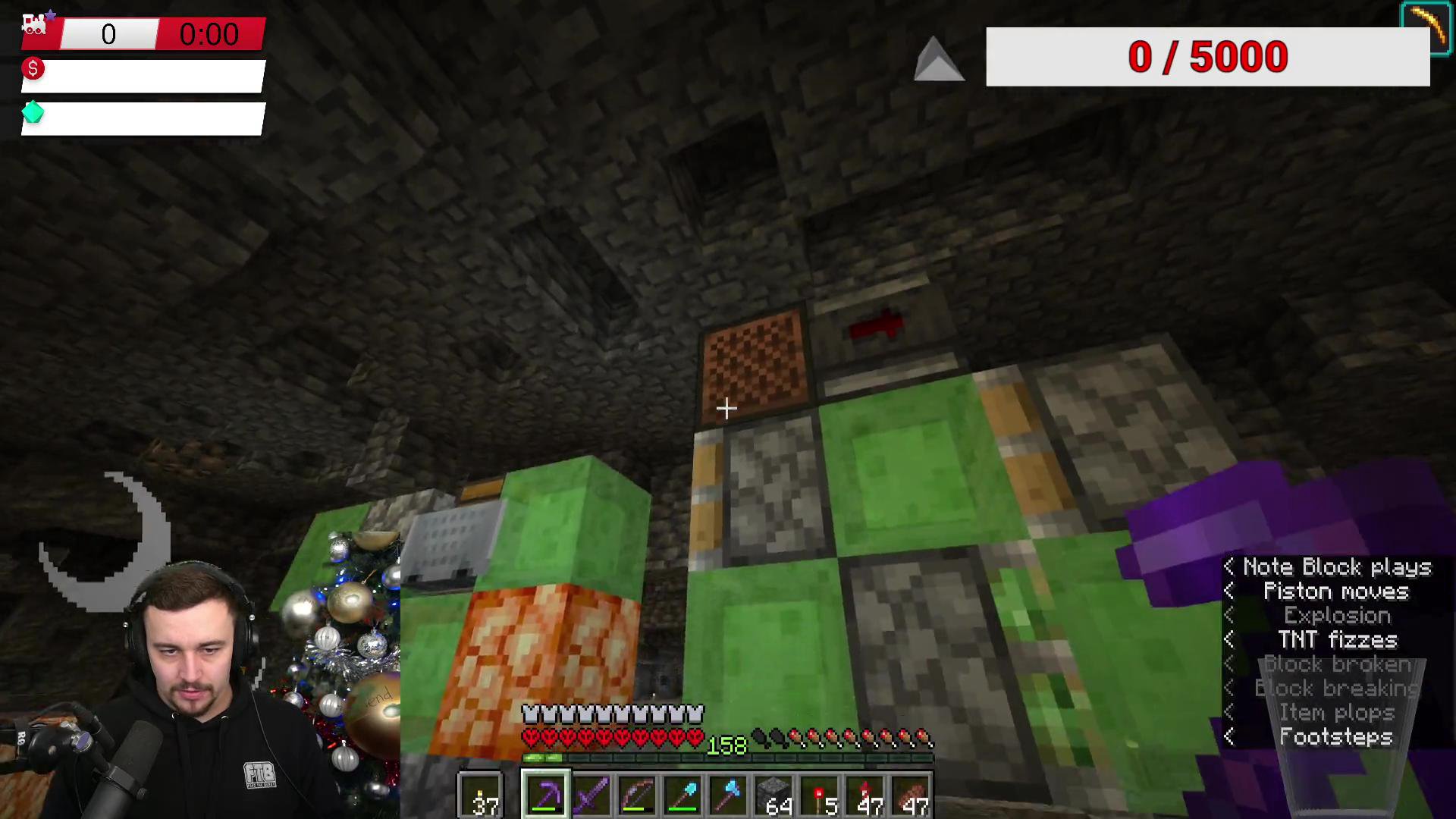The height and width of the screenshot is (819, 1456).
Task: Choose the bow in the hotbar
Action: (x=637, y=795)
